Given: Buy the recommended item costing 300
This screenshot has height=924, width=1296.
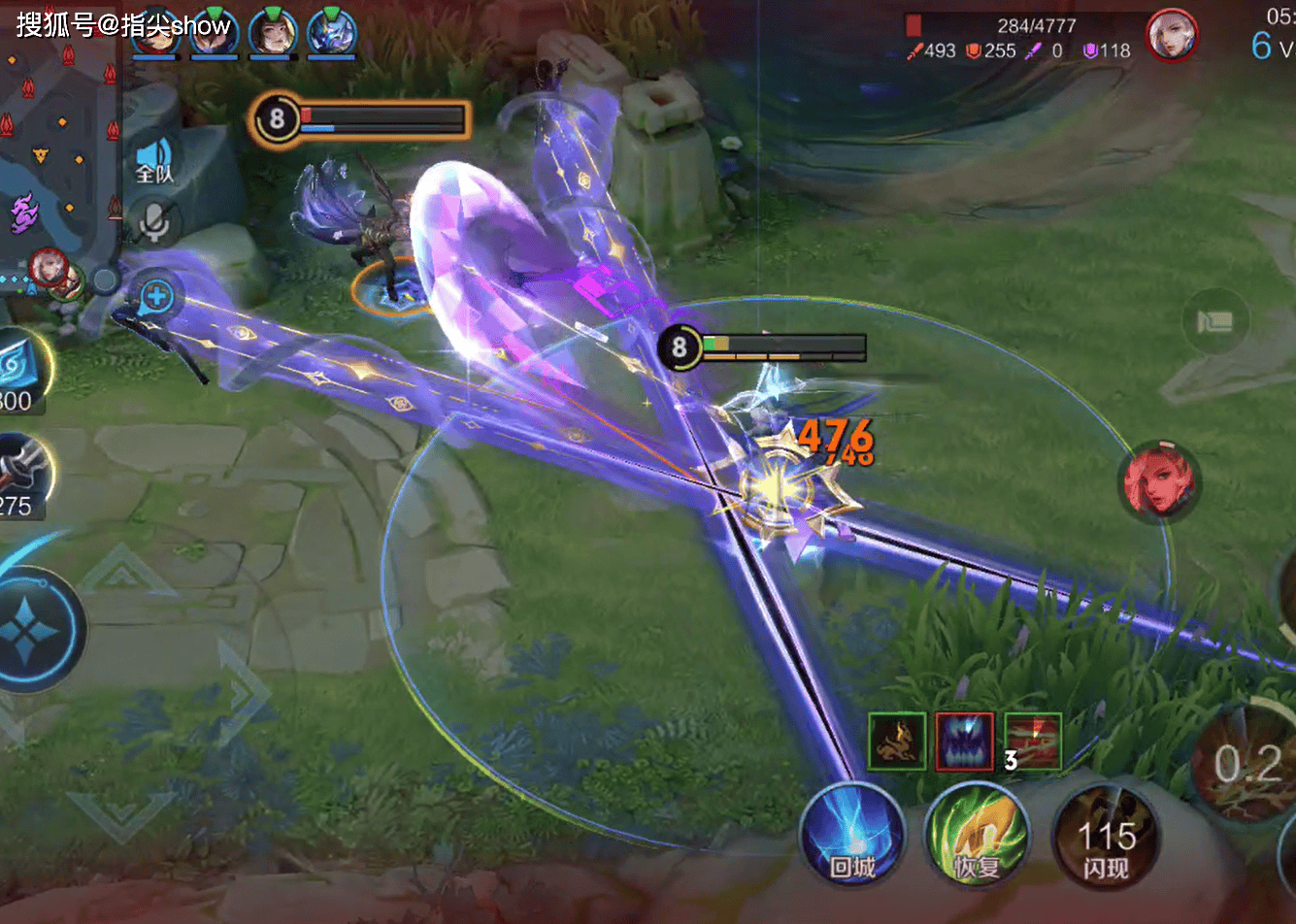Looking at the screenshot, I should coord(19,369).
